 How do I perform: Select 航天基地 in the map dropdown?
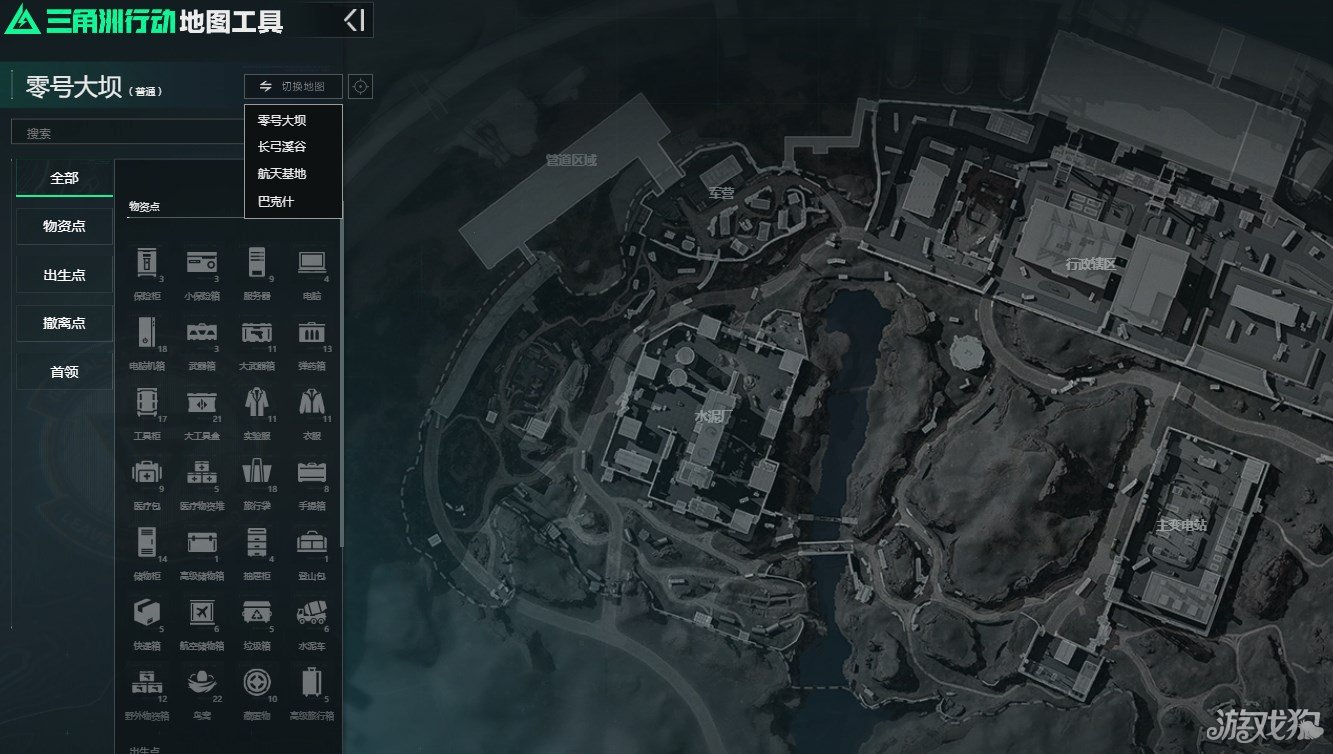click(x=282, y=174)
